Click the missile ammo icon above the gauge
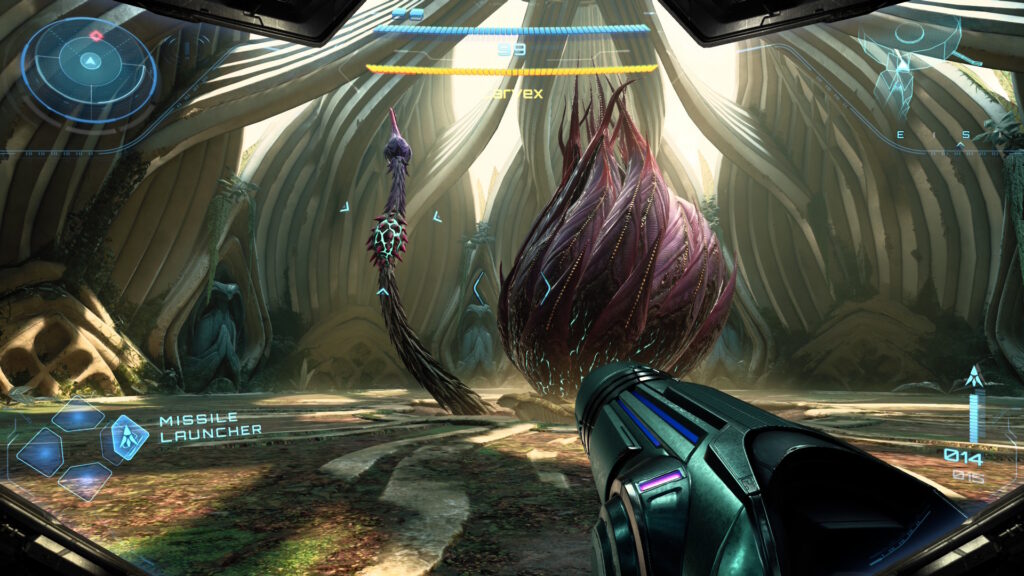This screenshot has width=1024, height=576. point(973,379)
